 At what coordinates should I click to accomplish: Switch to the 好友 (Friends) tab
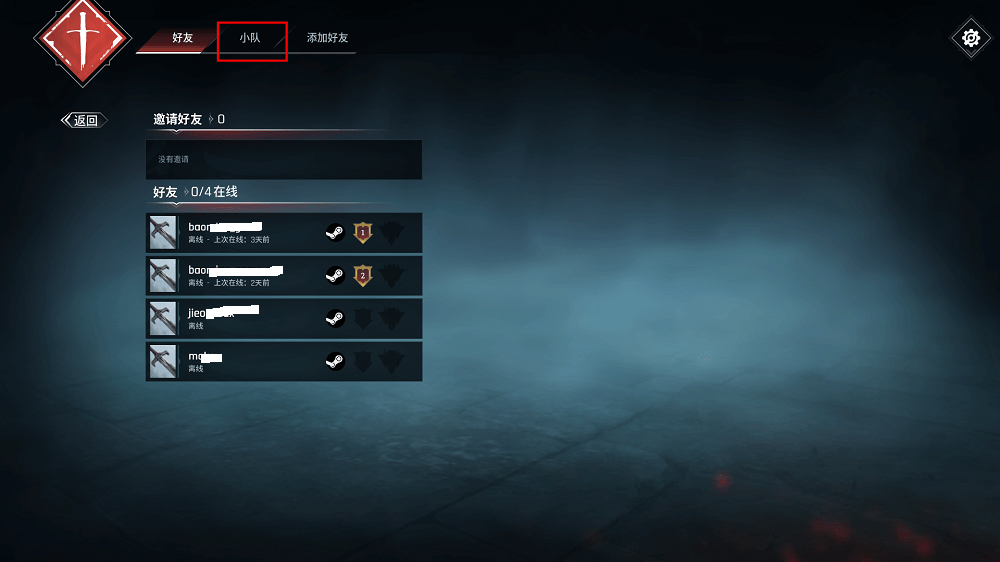(x=182, y=38)
